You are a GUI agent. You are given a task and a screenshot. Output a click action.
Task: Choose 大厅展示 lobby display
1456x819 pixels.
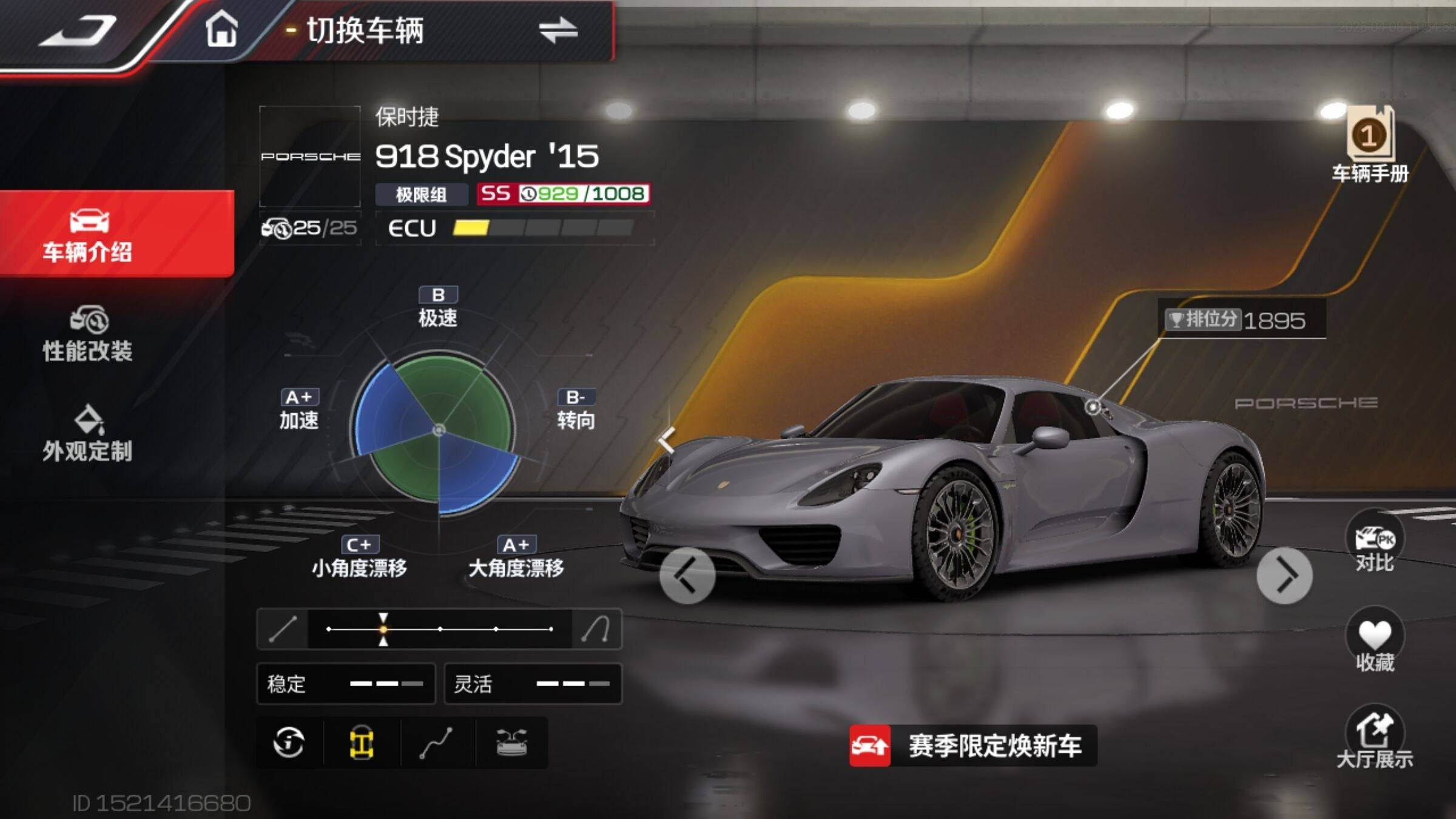(x=1374, y=738)
